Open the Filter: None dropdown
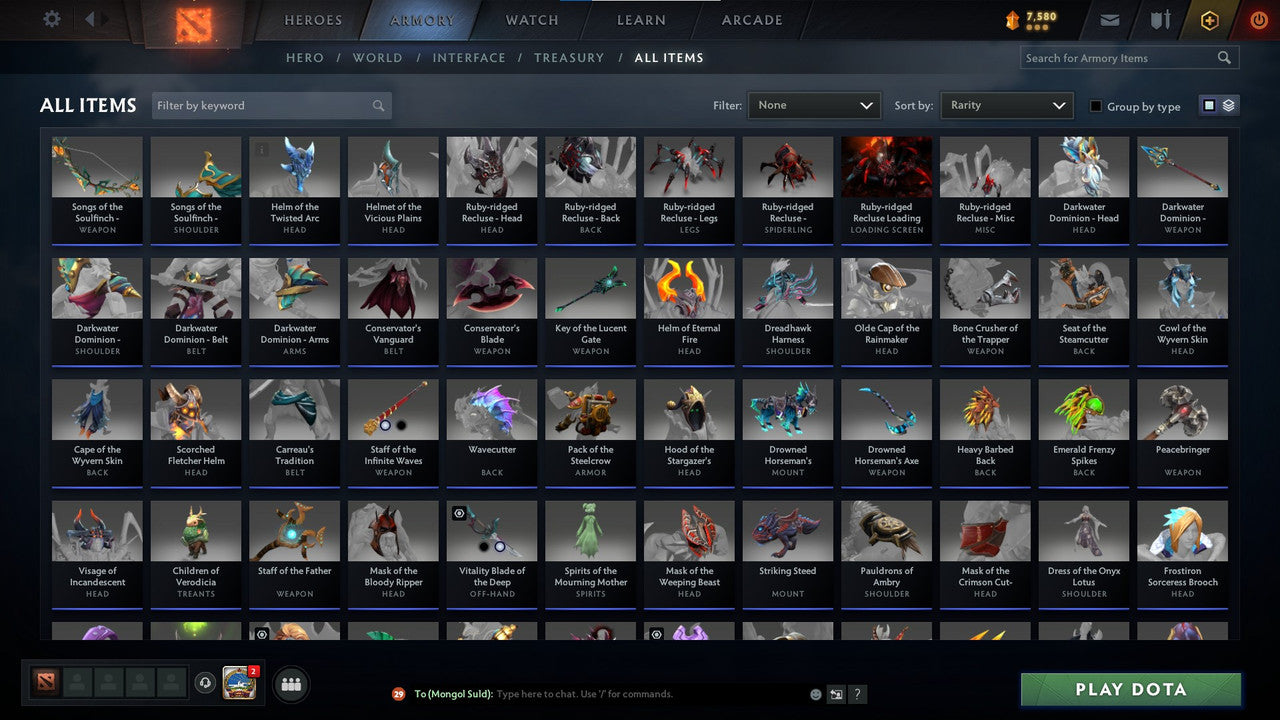 [813, 105]
